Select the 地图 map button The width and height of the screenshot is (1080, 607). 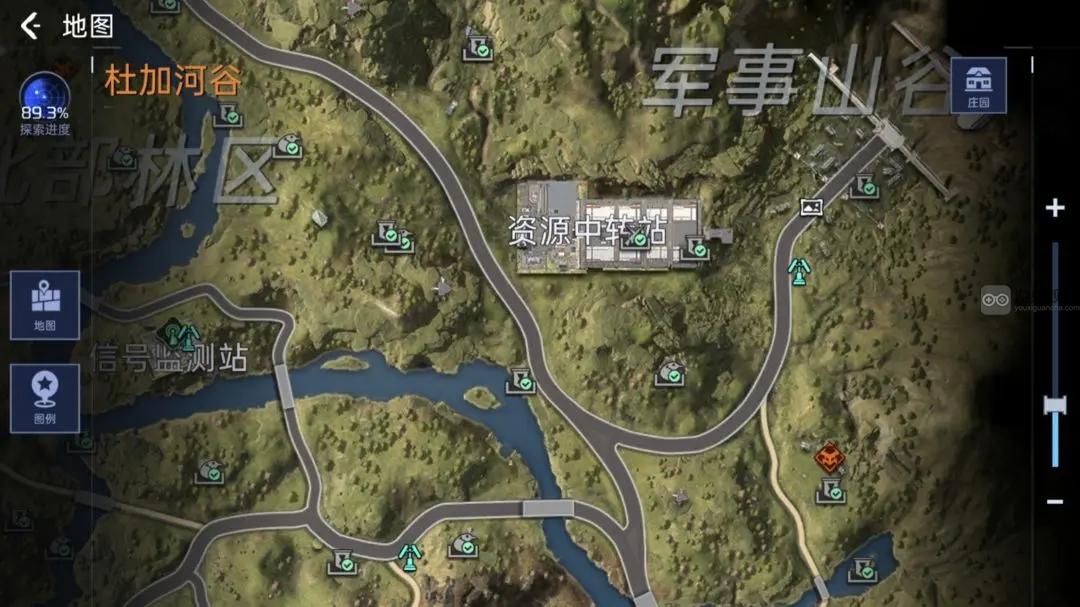[x=44, y=304]
